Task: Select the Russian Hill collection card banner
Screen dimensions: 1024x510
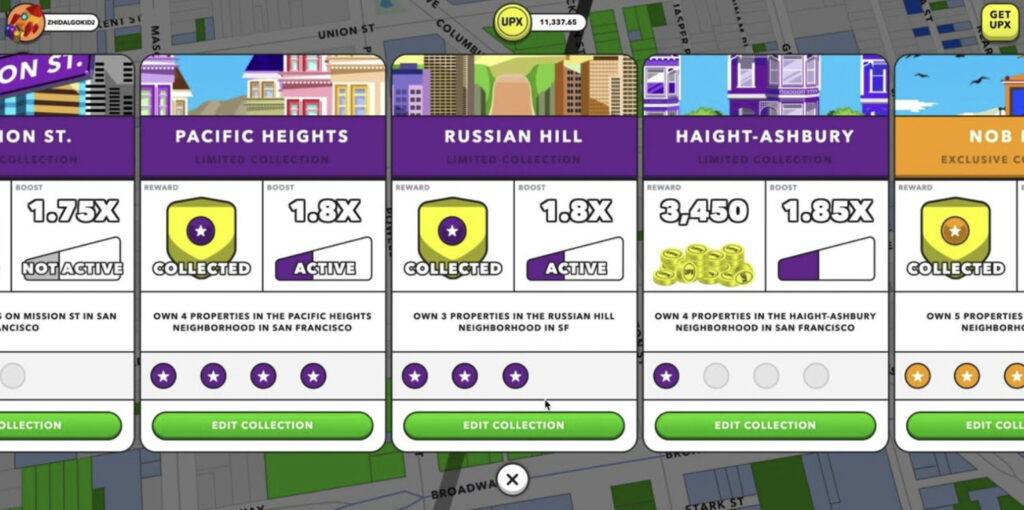Action: click(513, 136)
